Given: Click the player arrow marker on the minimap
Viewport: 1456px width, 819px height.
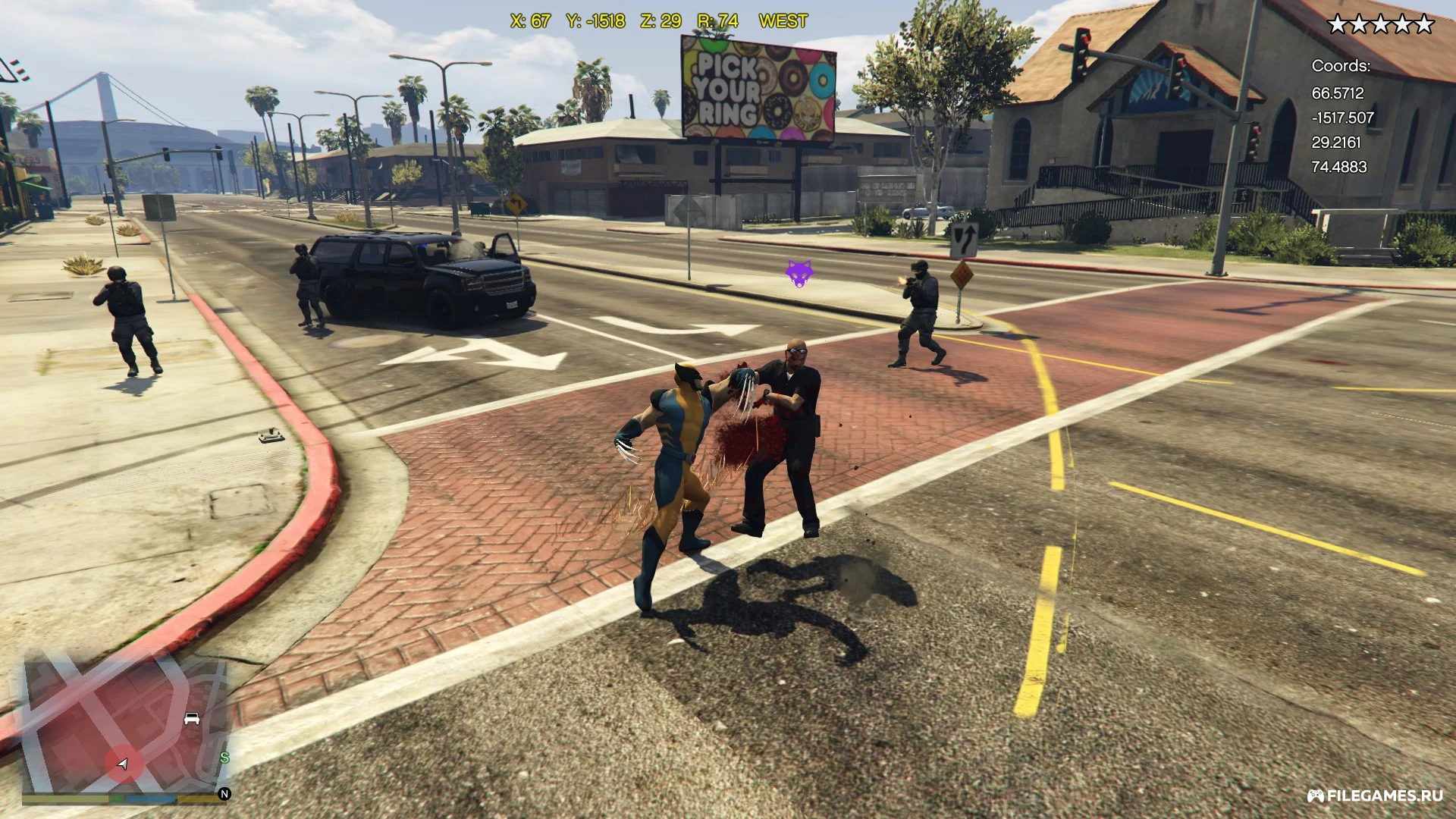Looking at the screenshot, I should point(124,764).
